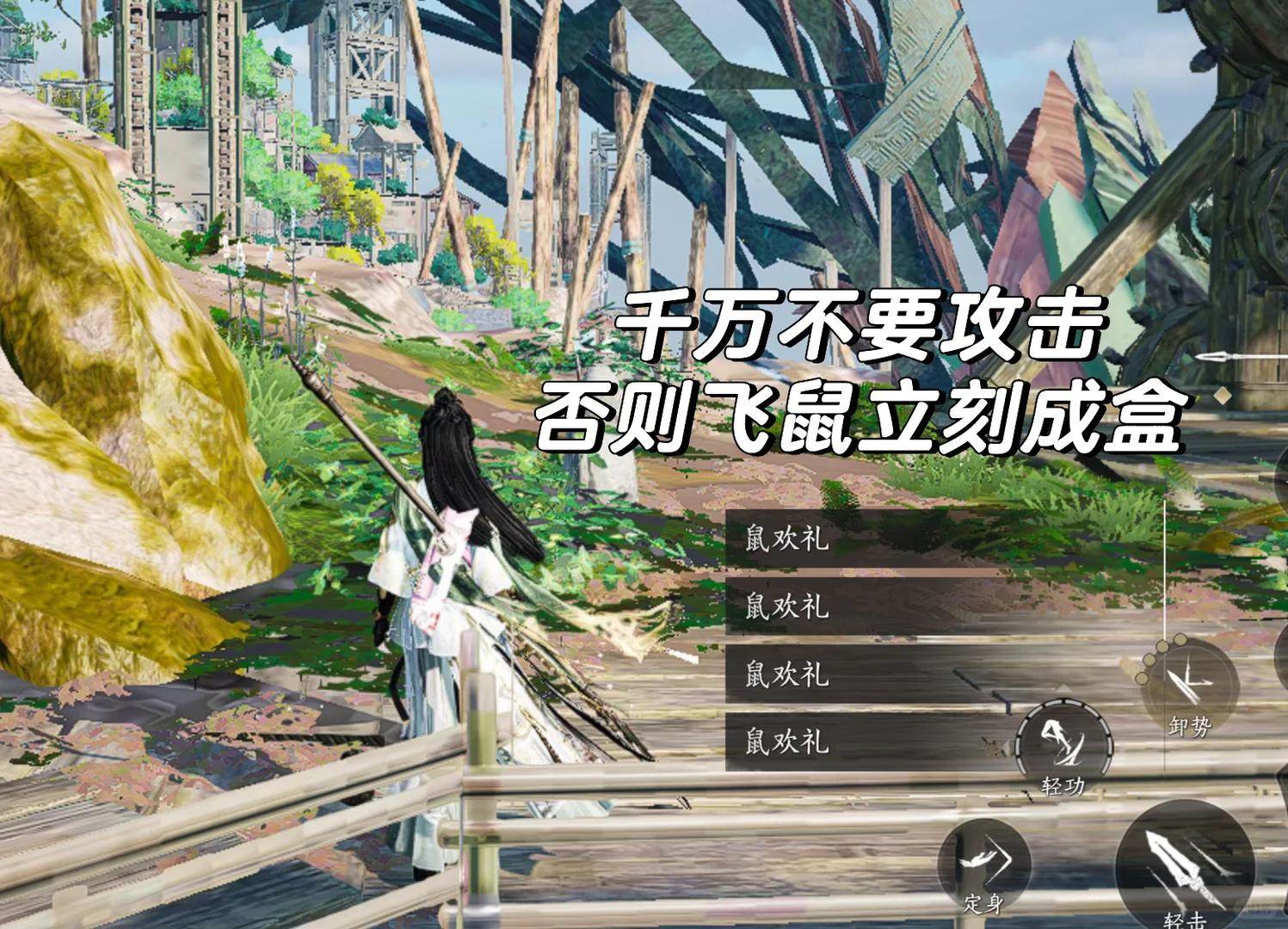Toggle the rightmost charge pip above 卸势
This screenshot has width=1288, height=929.
coord(1180,639)
